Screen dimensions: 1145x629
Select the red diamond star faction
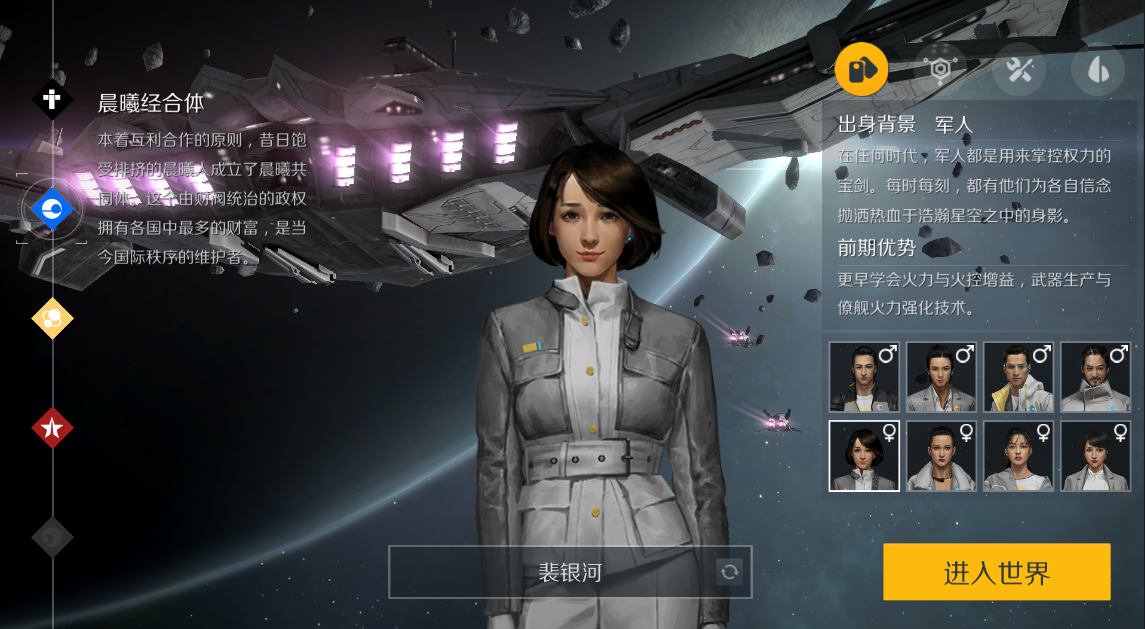point(52,428)
